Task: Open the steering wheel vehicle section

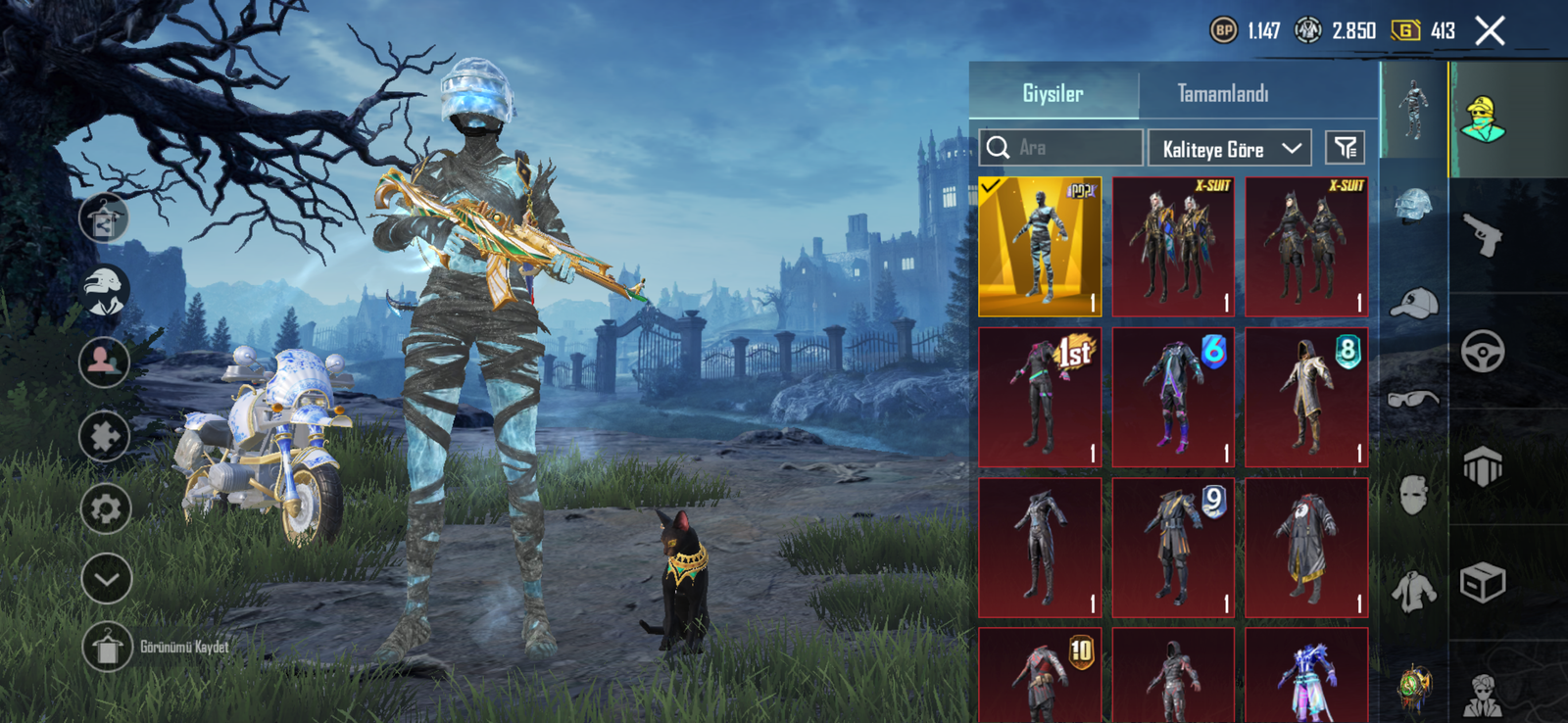Action: [1482, 352]
